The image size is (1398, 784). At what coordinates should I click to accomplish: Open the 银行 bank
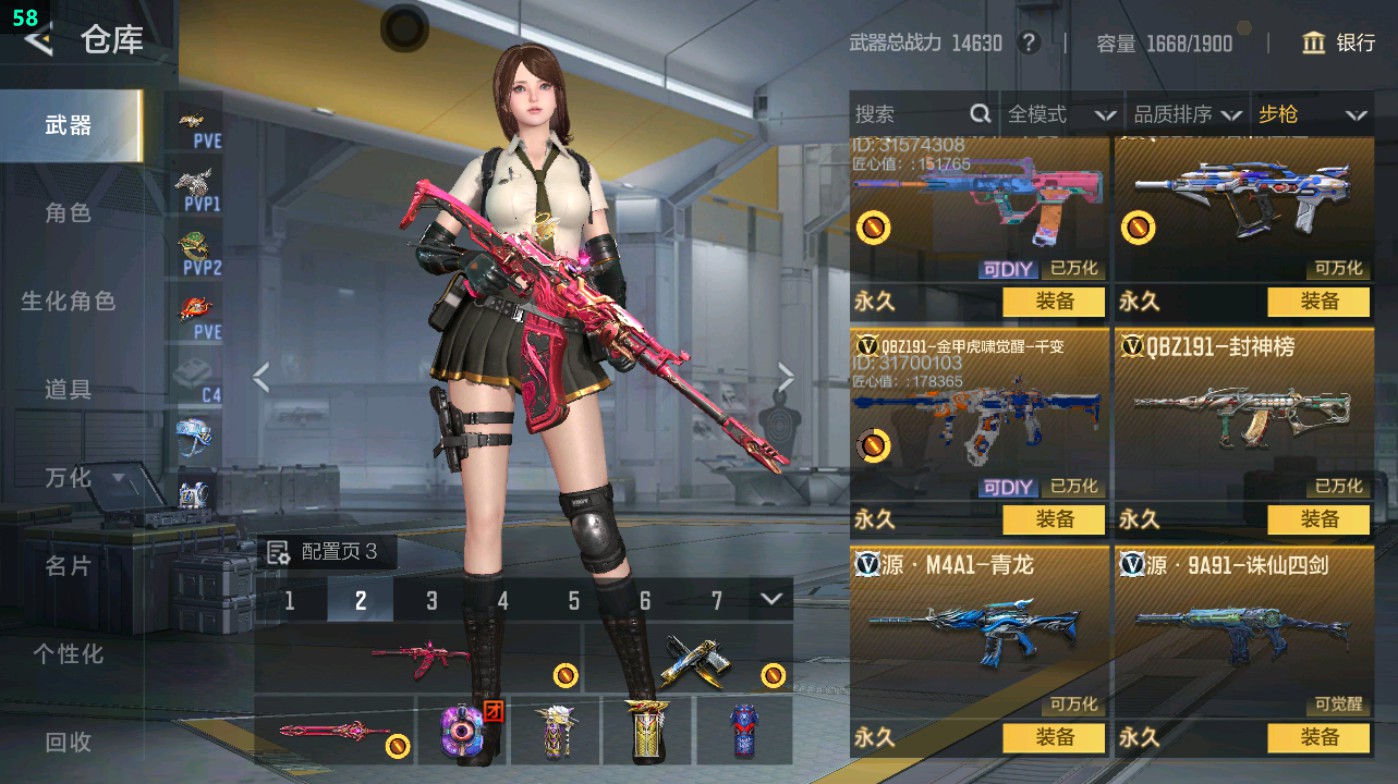coord(1338,43)
